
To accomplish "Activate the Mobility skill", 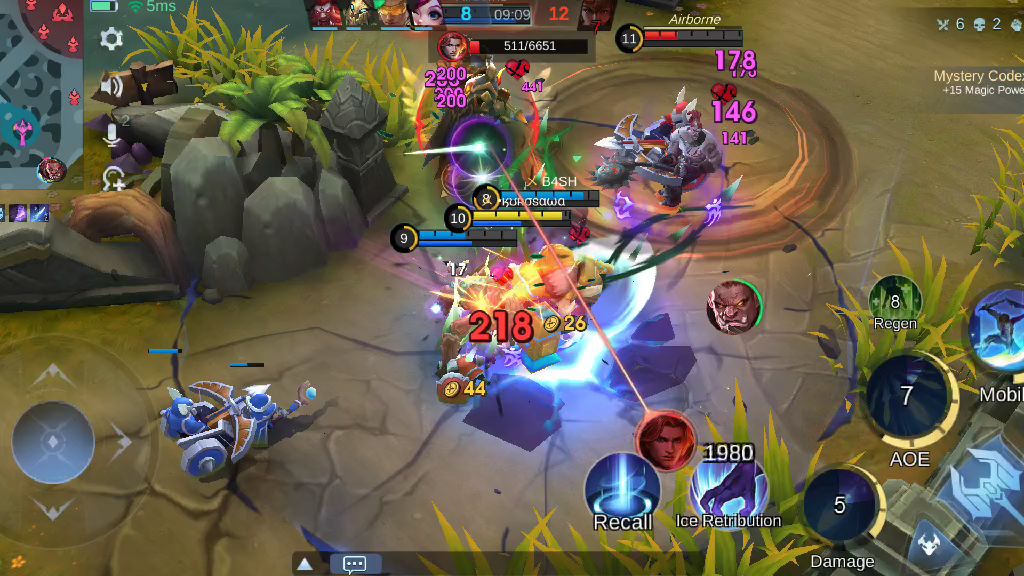I will (x=1000, y=332).
